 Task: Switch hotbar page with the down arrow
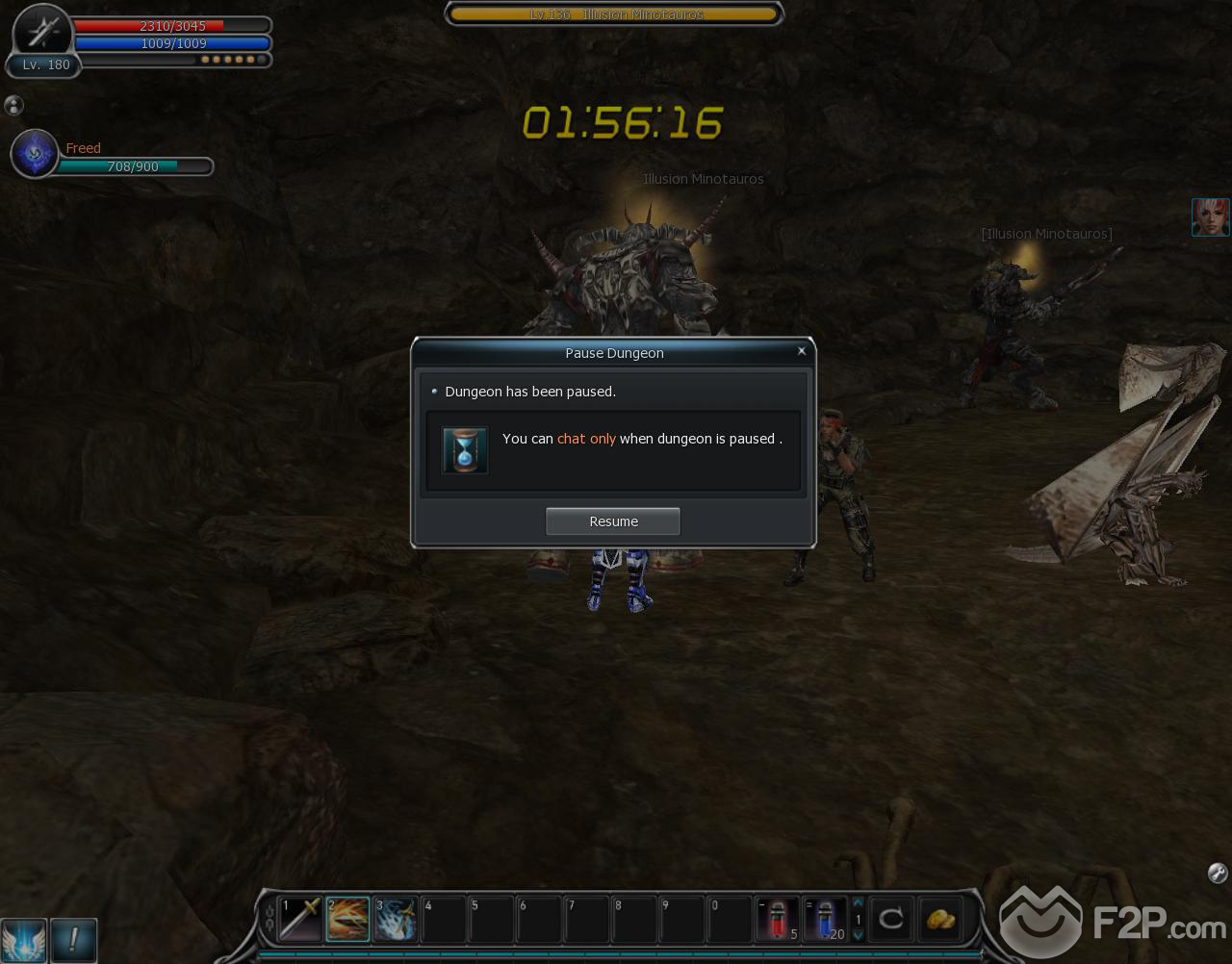click(858, 935)
